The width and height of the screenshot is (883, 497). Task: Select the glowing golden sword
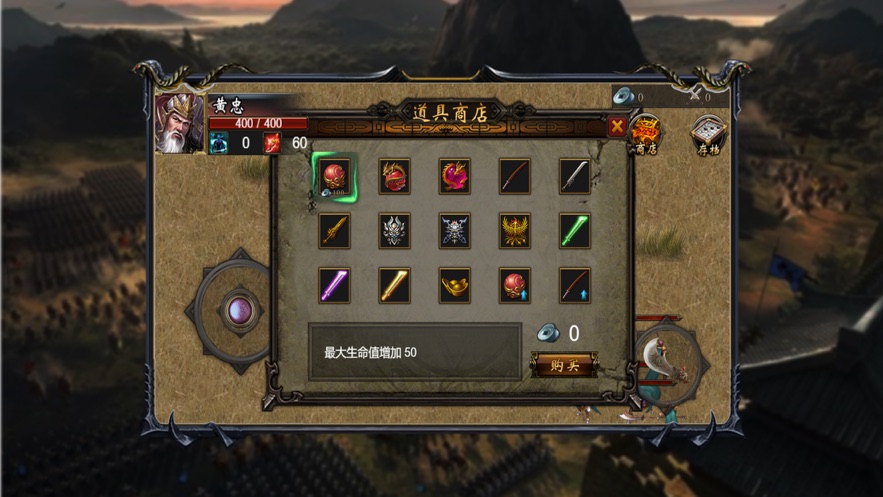[x=394, y=285]
